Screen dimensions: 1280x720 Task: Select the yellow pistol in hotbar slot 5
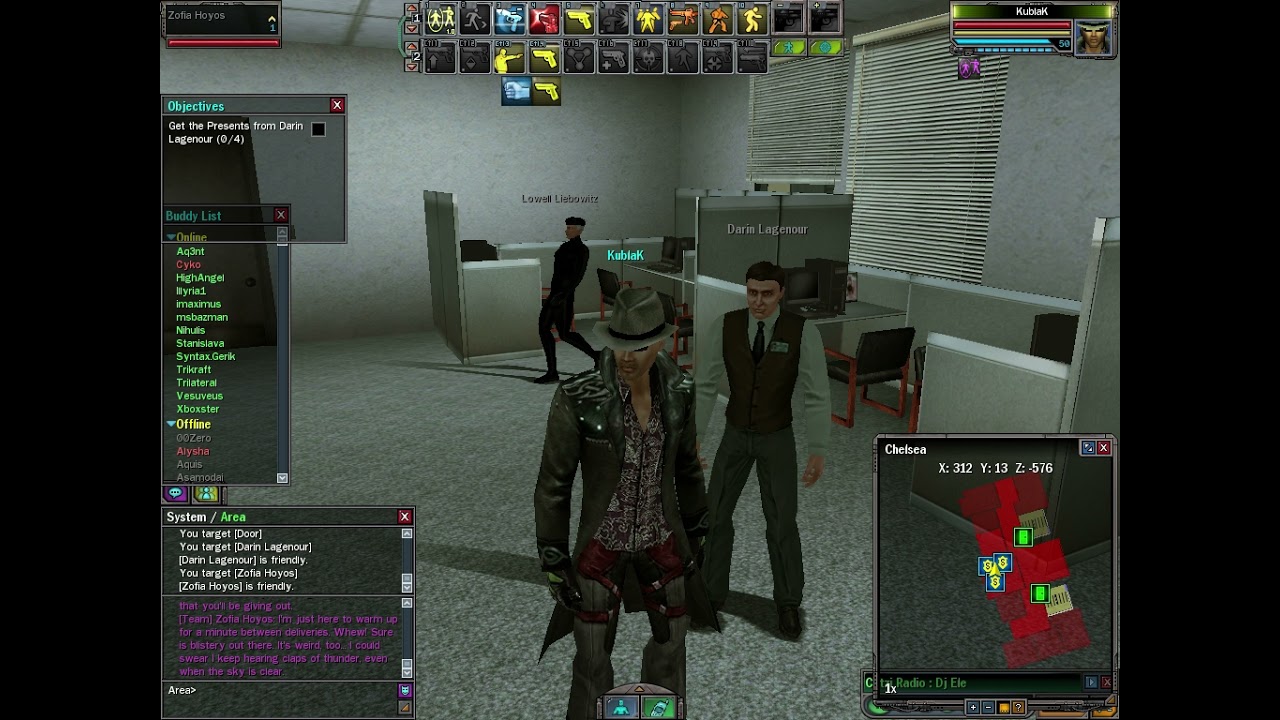pos(579,19)
